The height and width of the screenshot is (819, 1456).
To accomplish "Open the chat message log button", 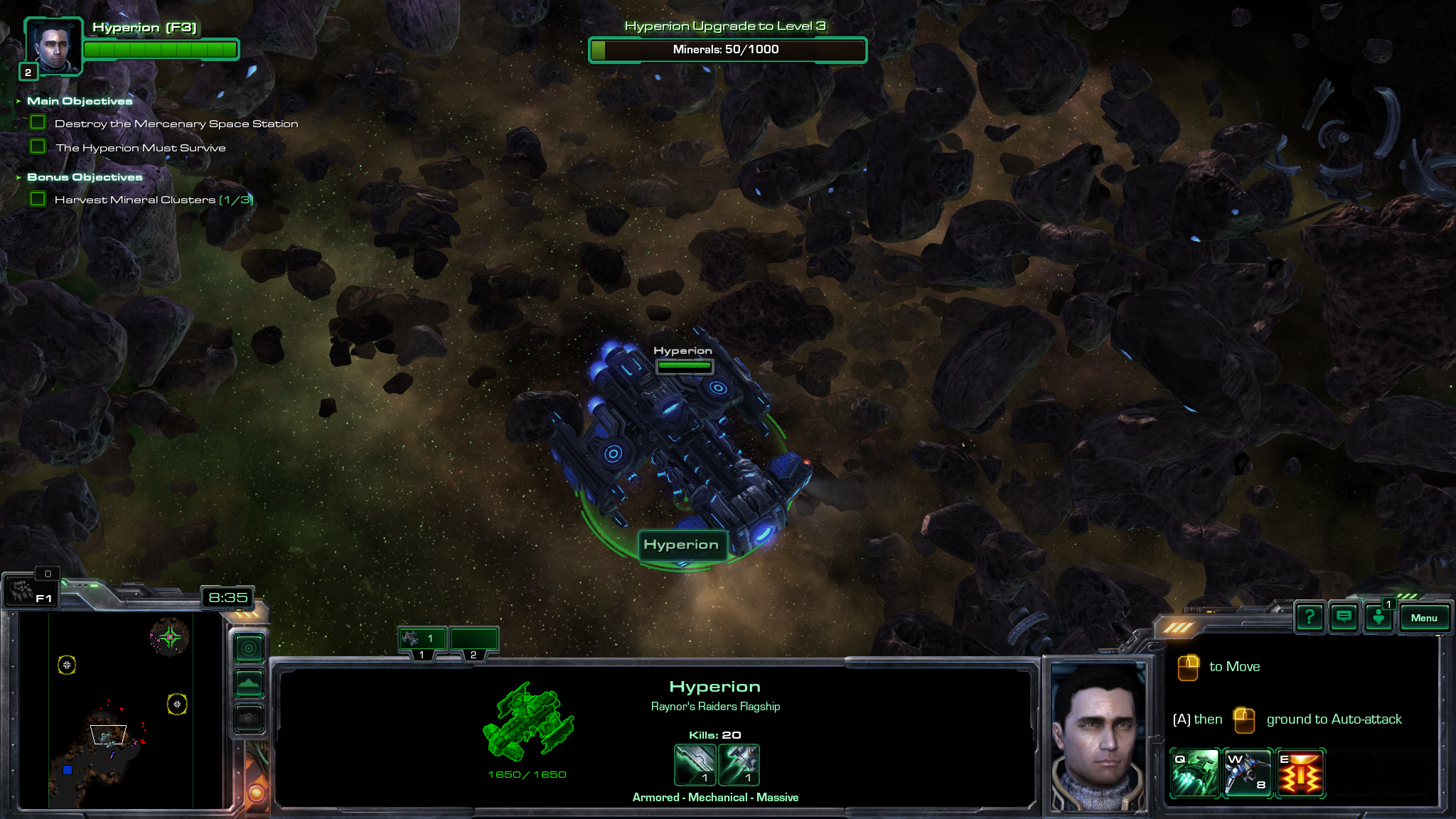I will click(1344, 617).
